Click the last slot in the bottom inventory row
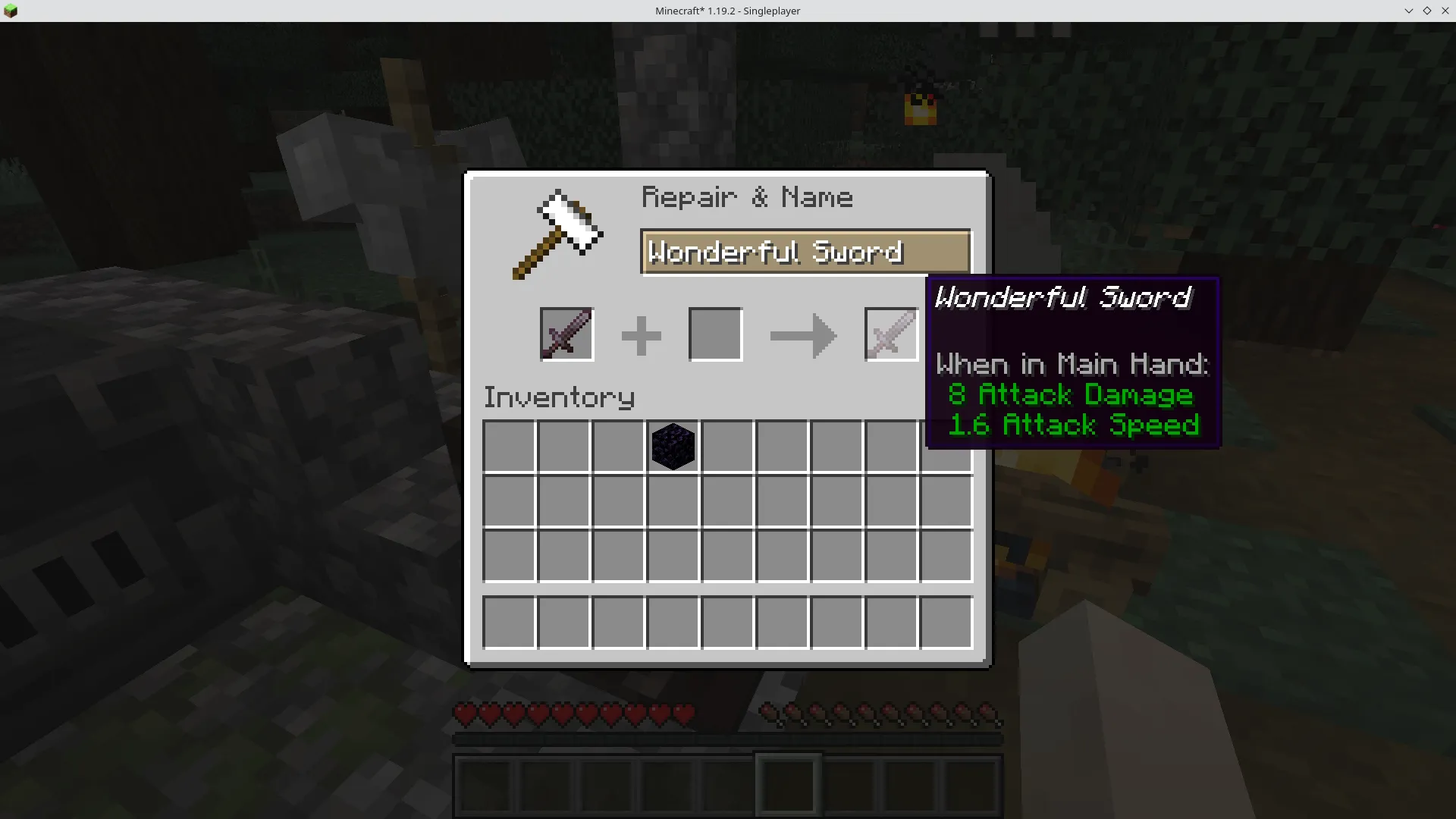The image size is (1456, 819). tap(946, 622)
